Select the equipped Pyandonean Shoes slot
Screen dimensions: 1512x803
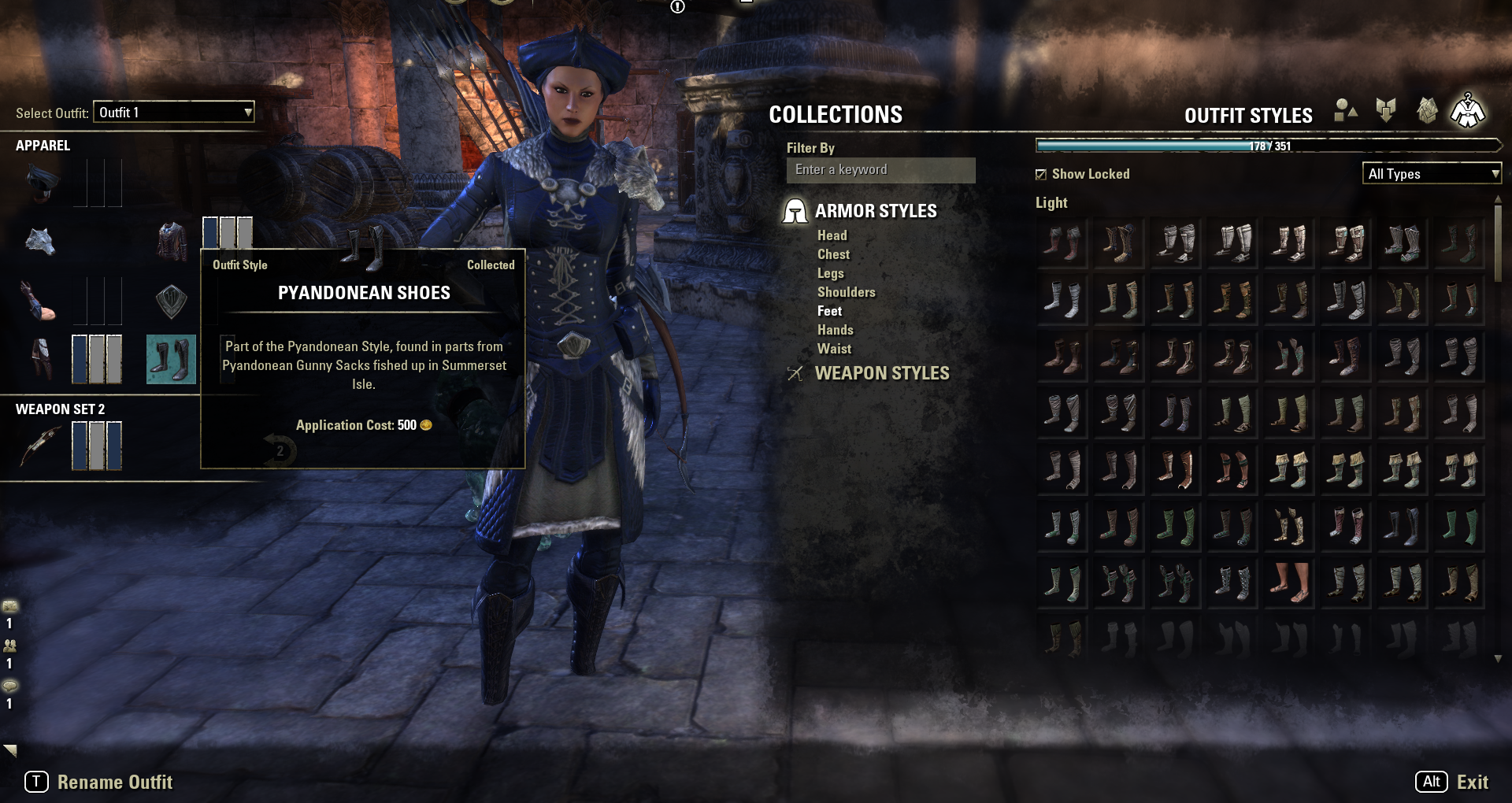pos(171,359)
